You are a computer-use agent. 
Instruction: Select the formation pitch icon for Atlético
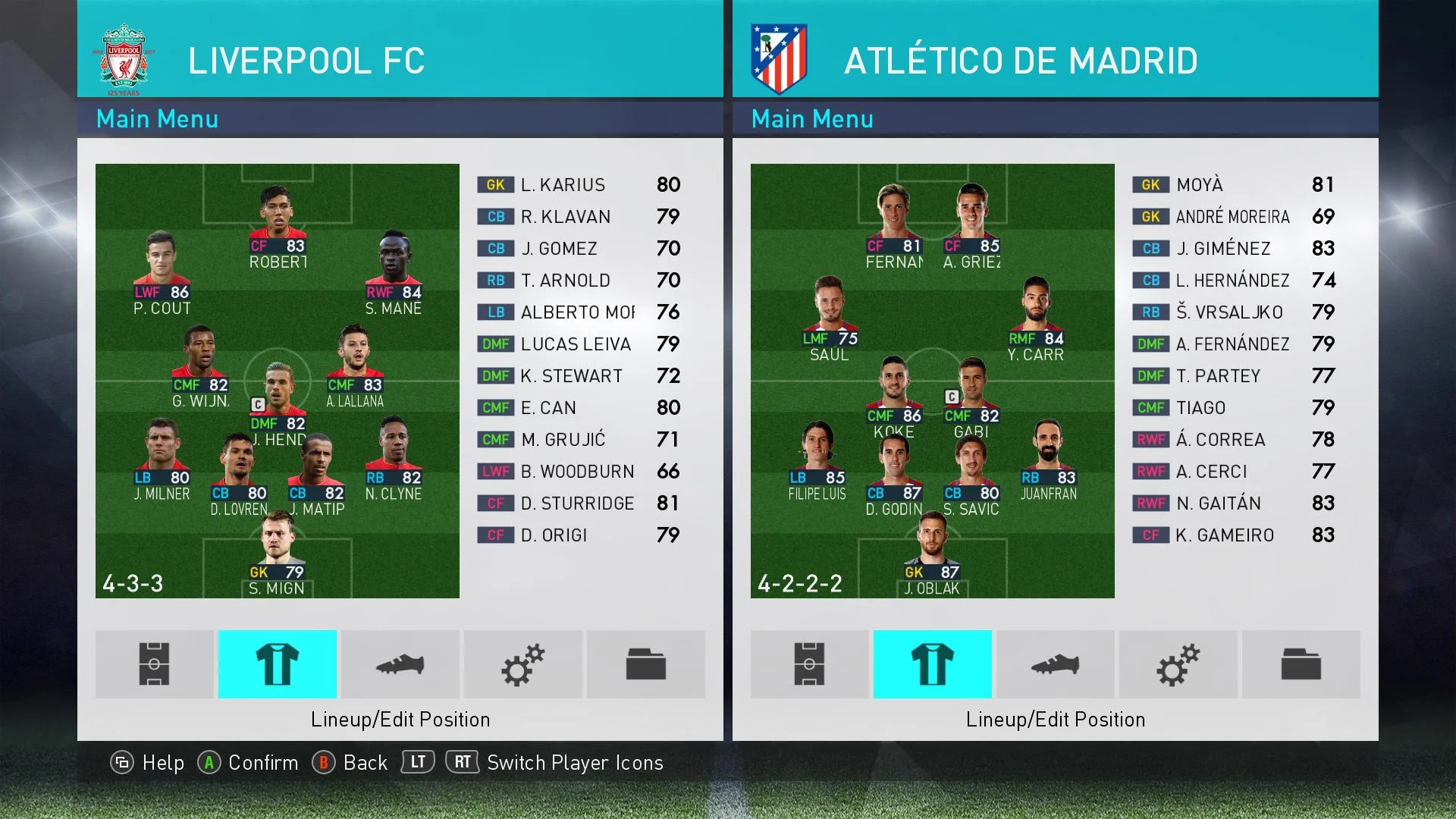pos(809,664)
